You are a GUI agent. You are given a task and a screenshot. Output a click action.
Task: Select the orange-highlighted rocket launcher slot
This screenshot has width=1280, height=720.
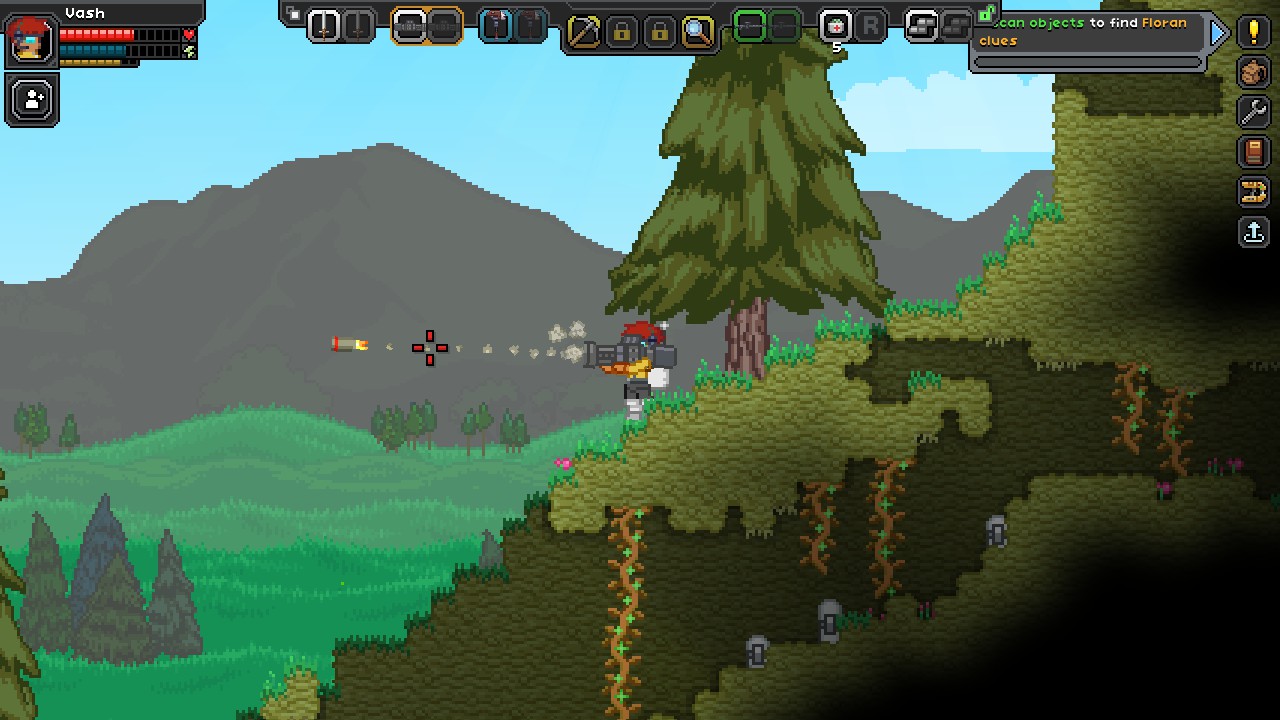click(410, 26)
